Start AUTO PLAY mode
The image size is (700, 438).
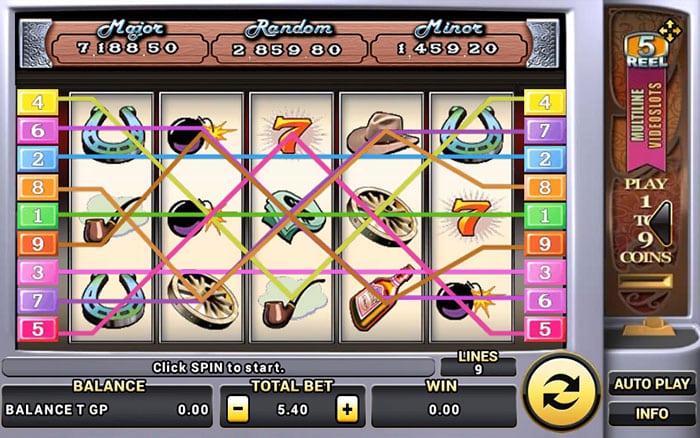(x=651, y=383)
